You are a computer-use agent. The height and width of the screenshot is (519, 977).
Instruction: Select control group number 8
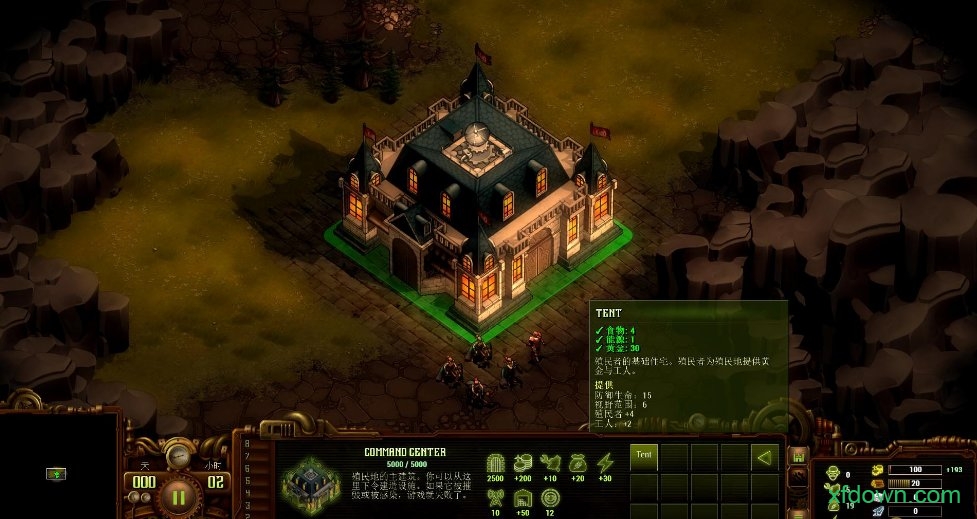click(x=248, y=443)
